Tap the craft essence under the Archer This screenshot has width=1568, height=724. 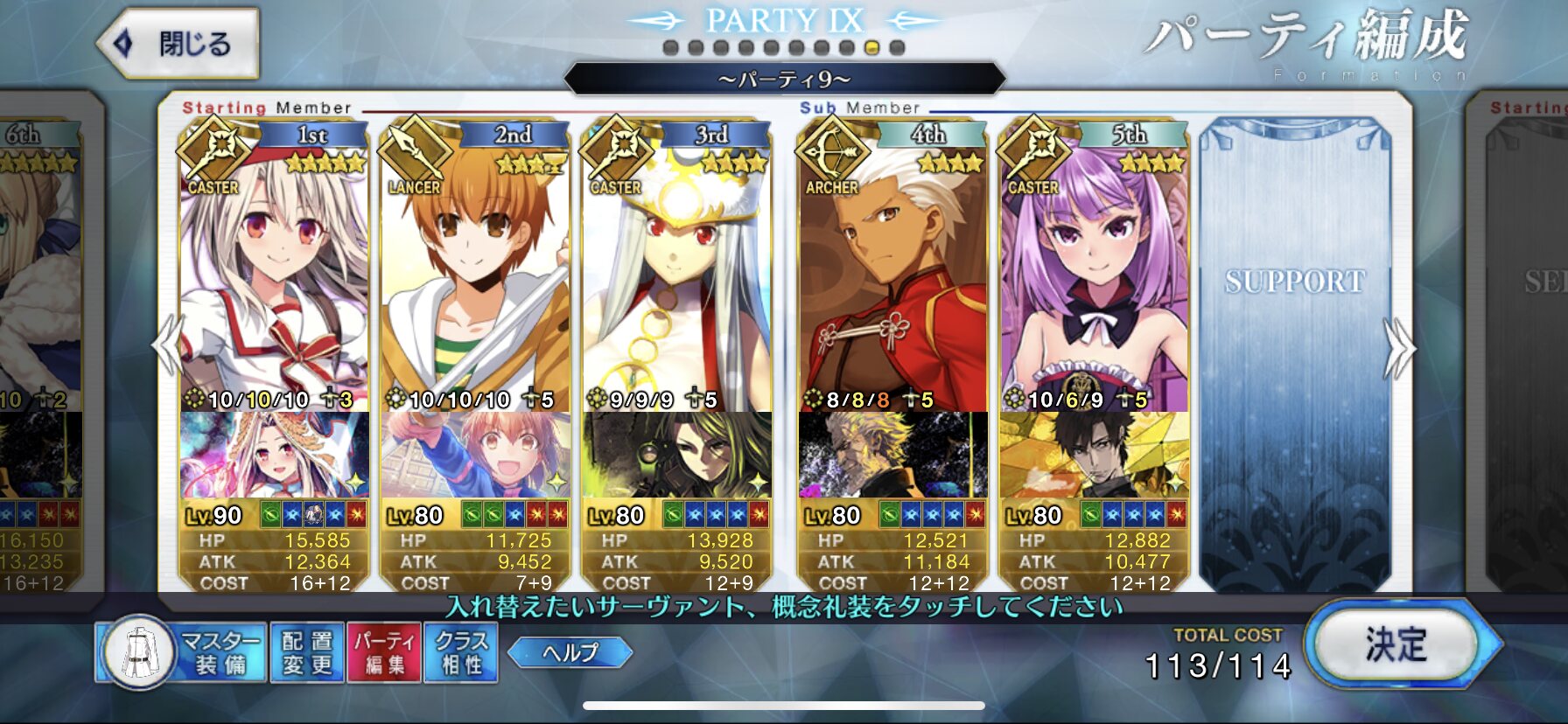click(x=892, y=455)
